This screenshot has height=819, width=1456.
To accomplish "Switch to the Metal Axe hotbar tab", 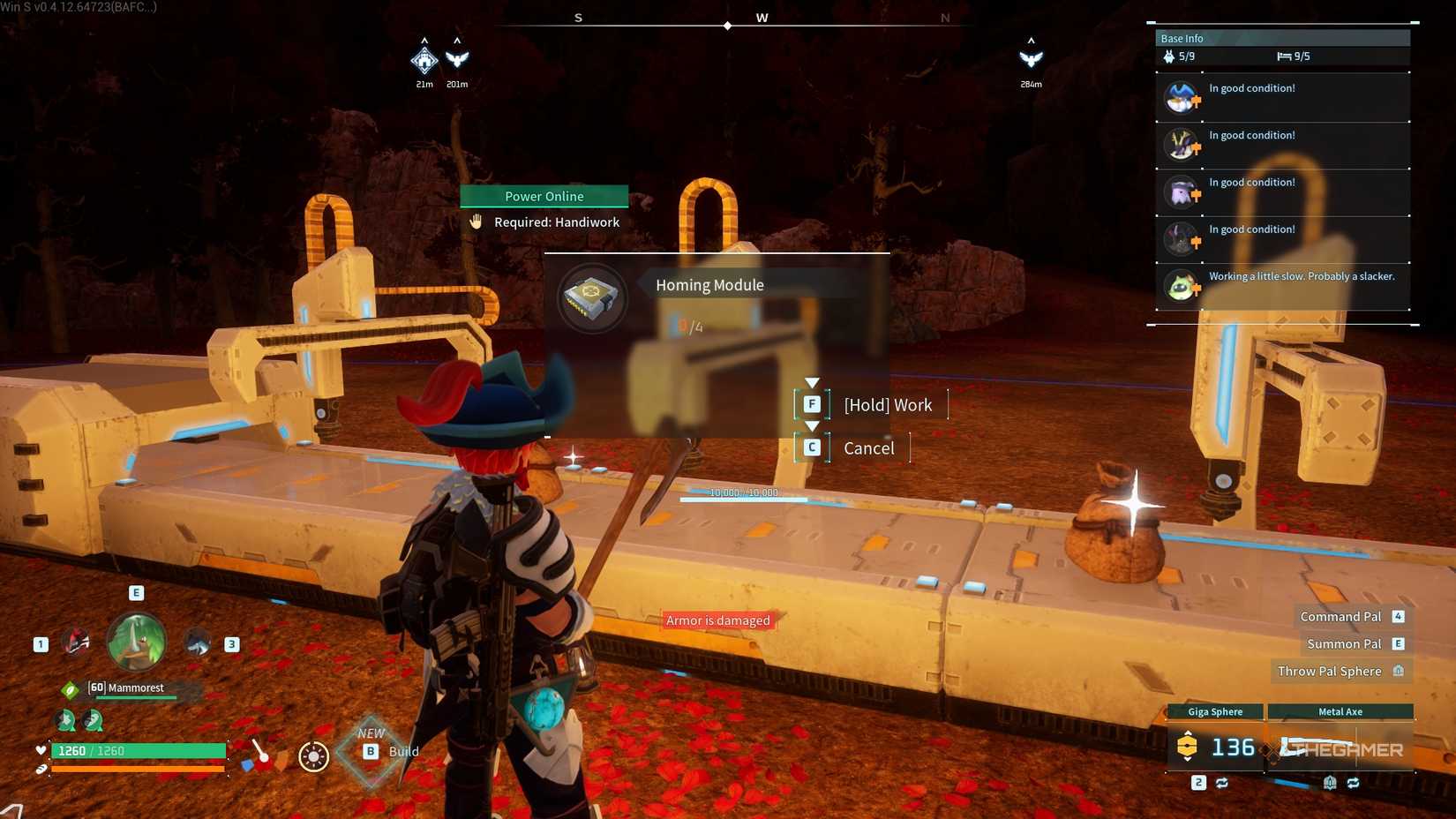I will point(1340,711).
